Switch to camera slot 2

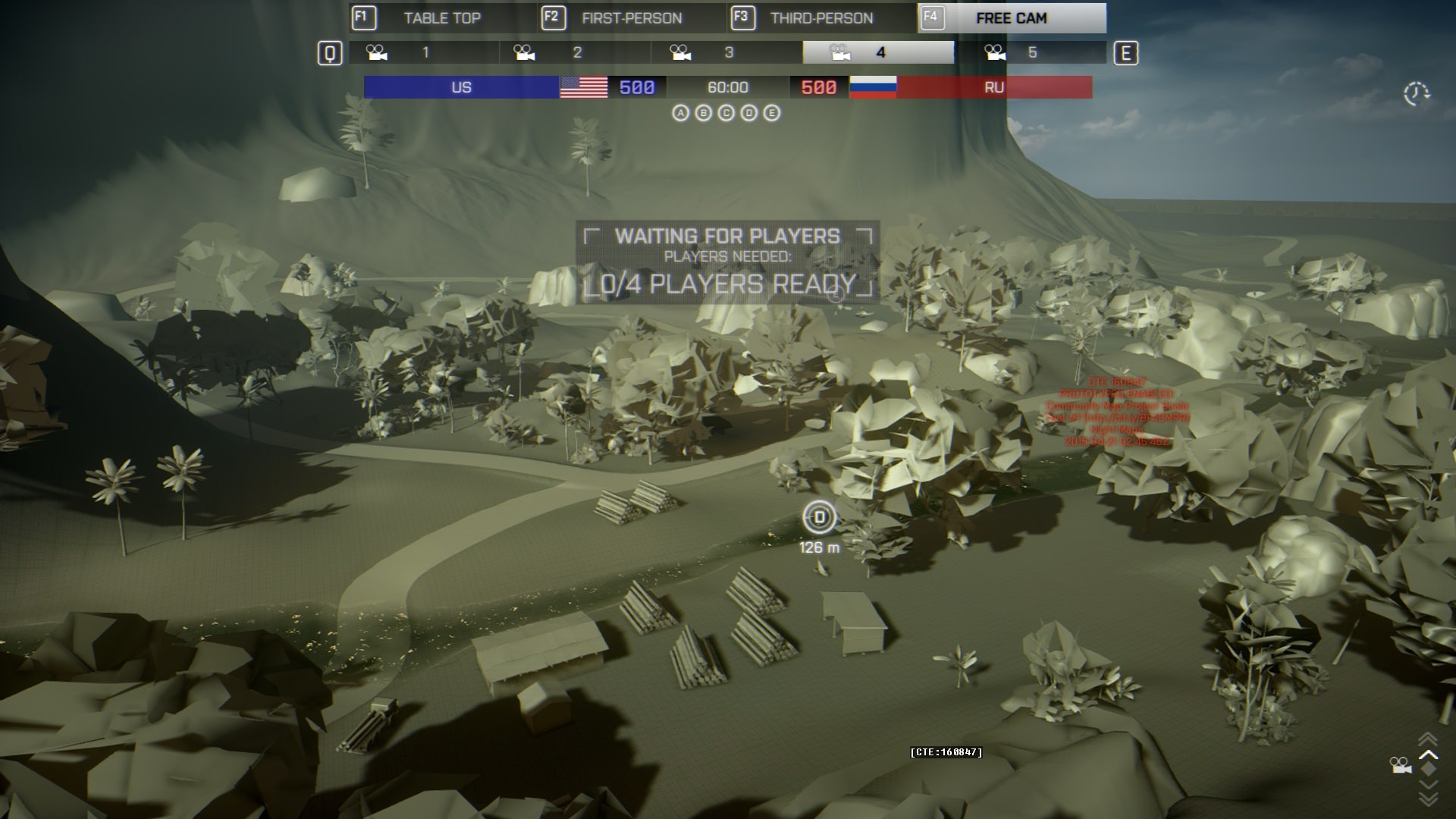pos(576,52)
